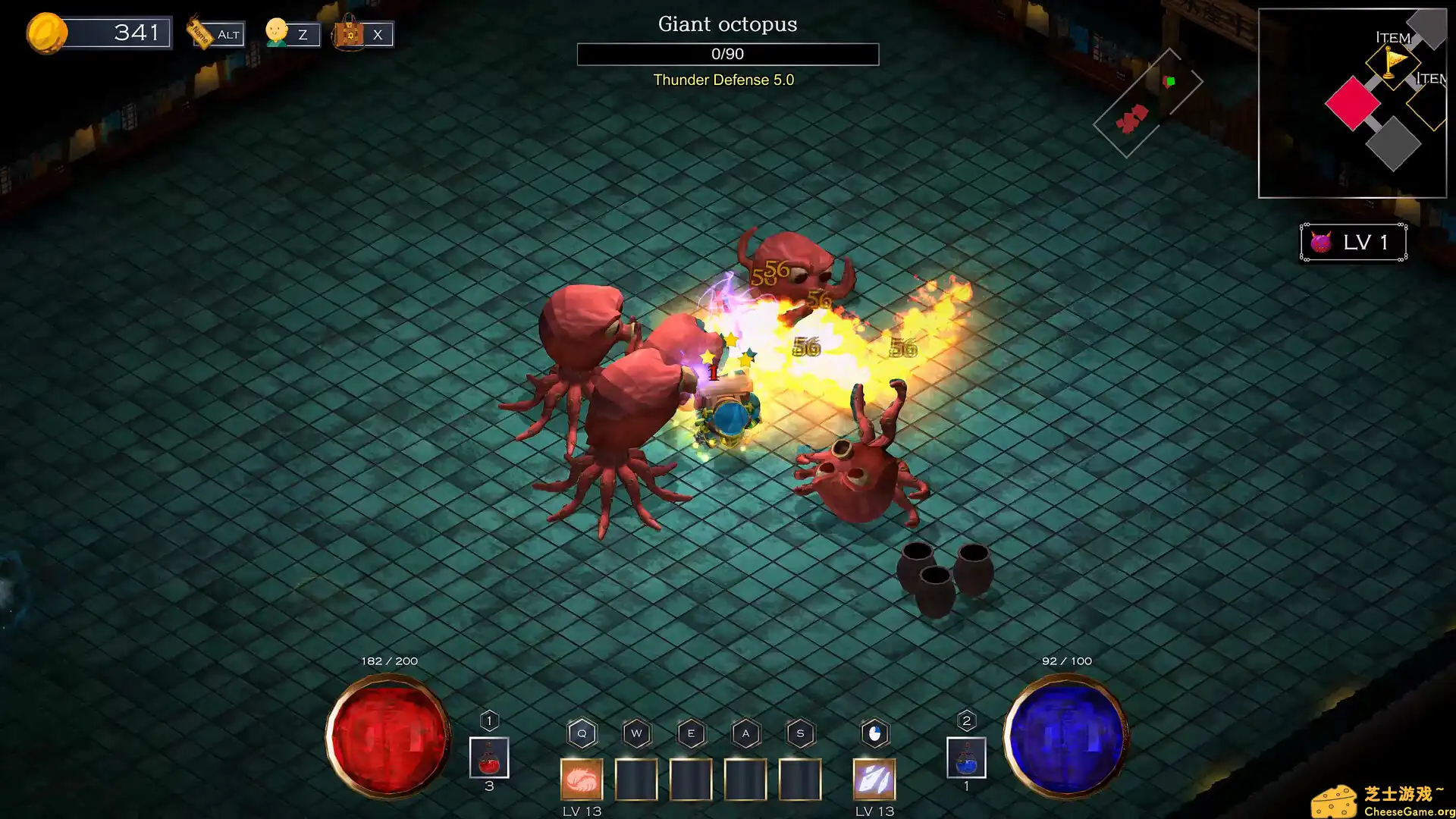
Task: Select the shrimp skill icon in slot Q
Action: [582, 779]
